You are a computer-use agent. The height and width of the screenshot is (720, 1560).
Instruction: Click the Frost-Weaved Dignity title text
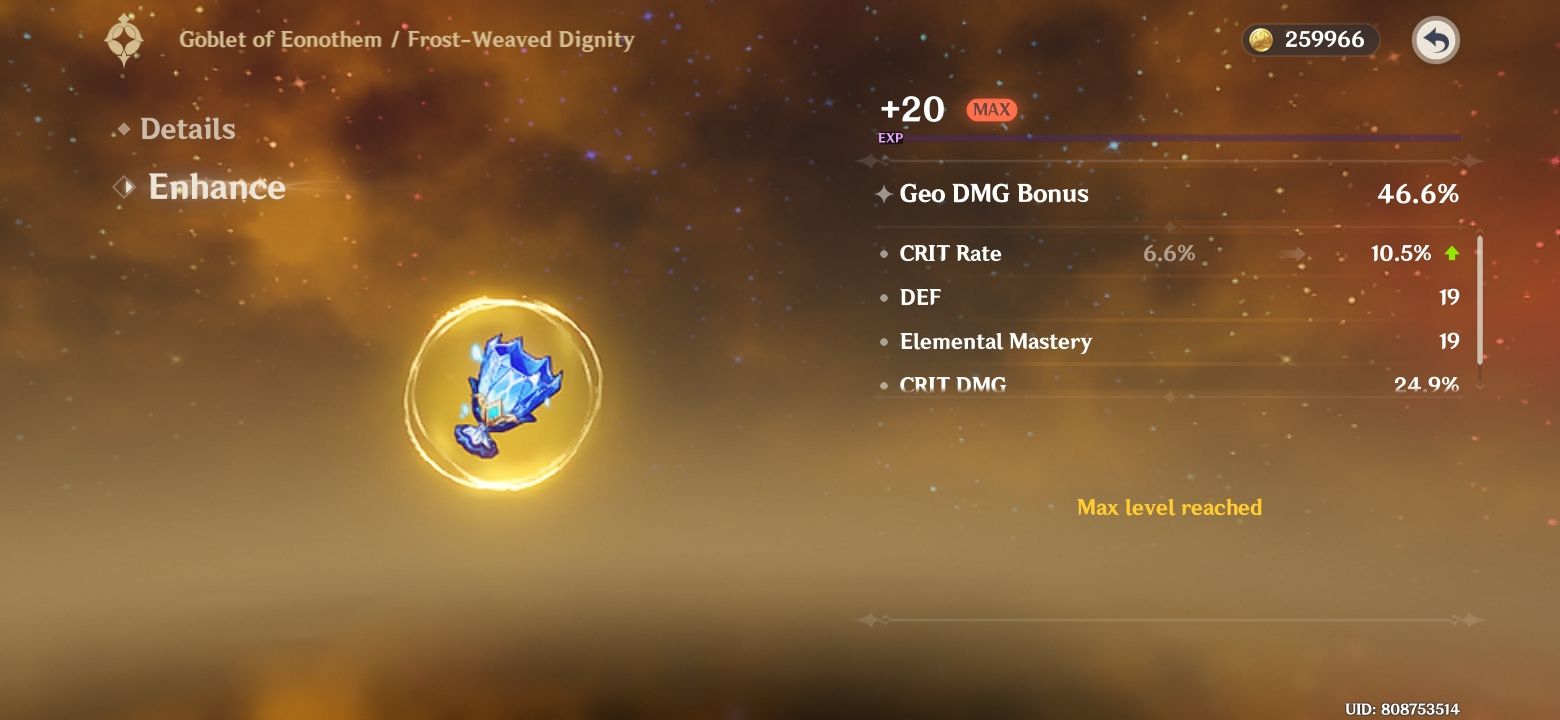point(520,39)
